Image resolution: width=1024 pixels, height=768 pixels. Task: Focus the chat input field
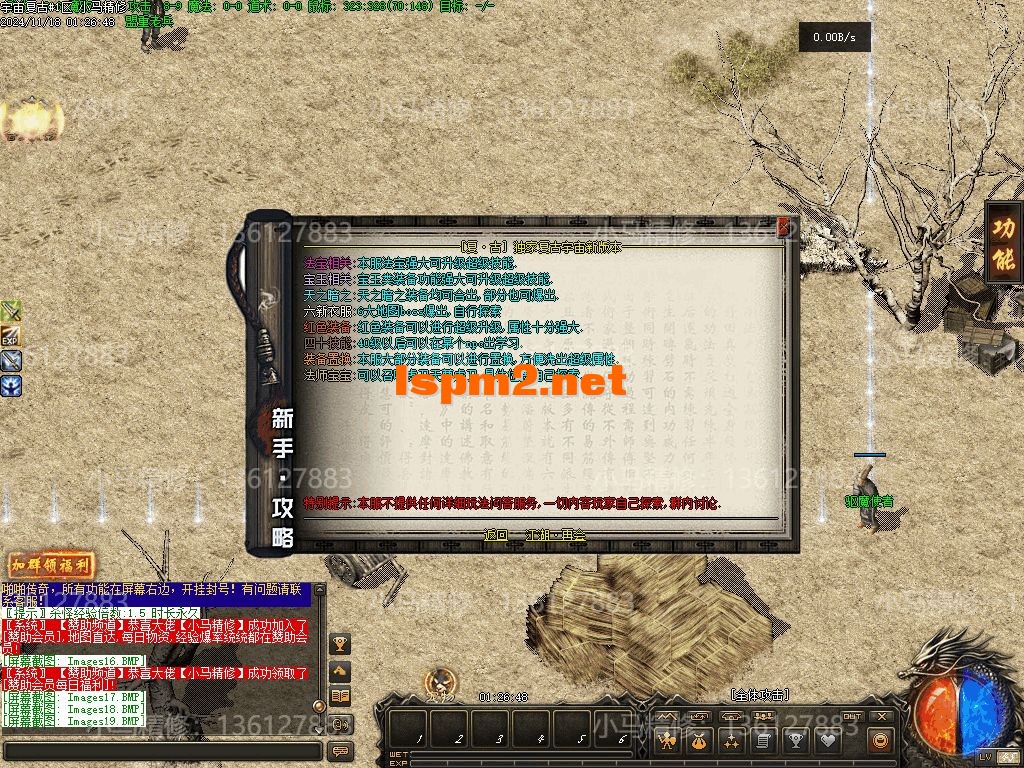[160, 750]
